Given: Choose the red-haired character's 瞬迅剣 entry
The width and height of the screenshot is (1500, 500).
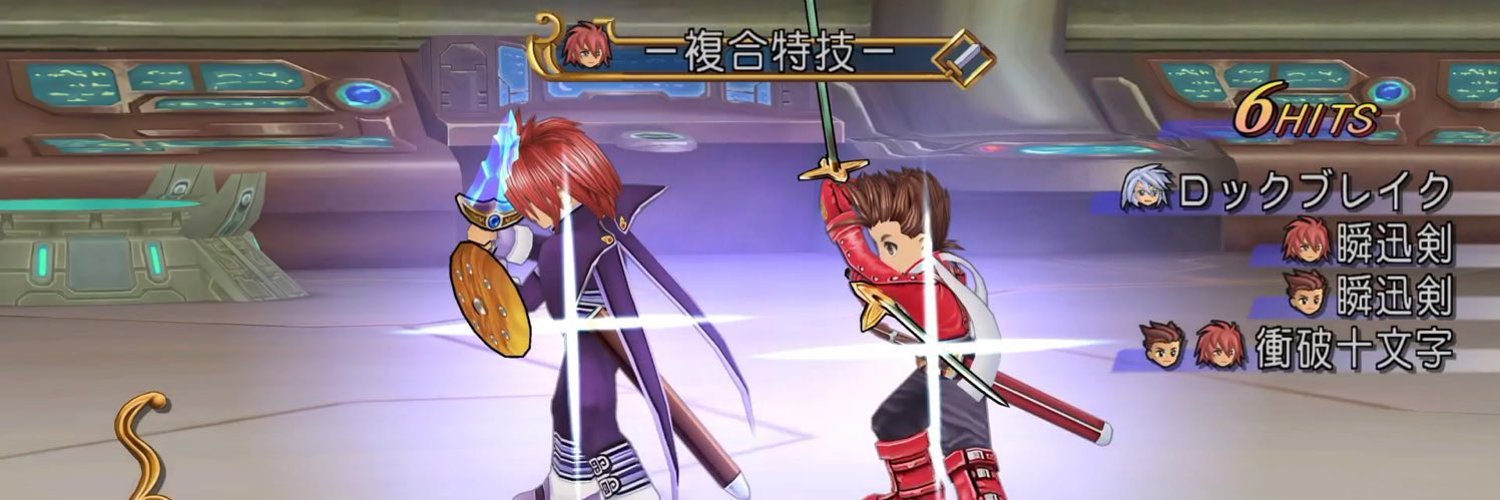Looking at the screenshot, I should 1394,243.
